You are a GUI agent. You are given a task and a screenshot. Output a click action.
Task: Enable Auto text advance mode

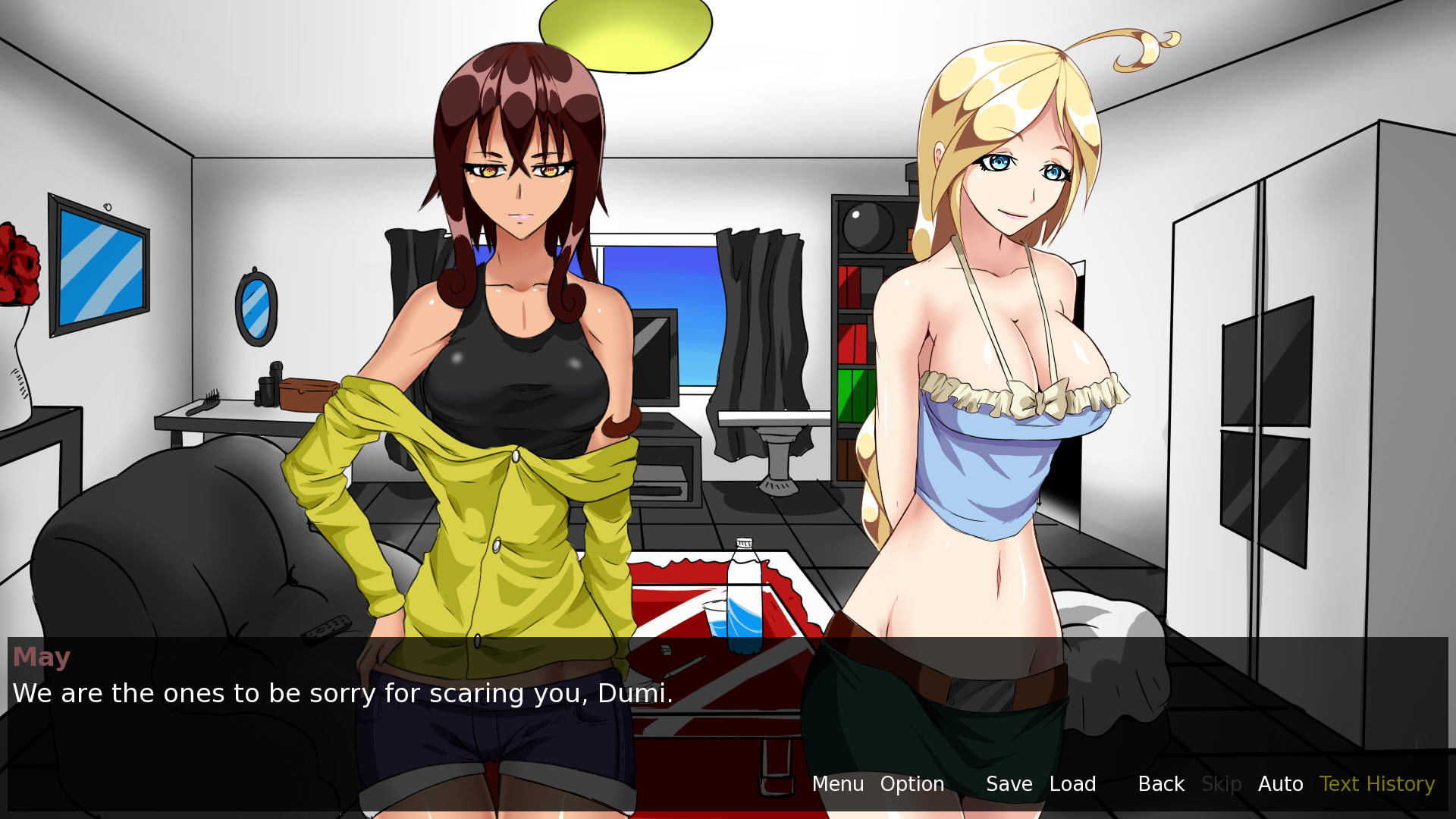1280,784
